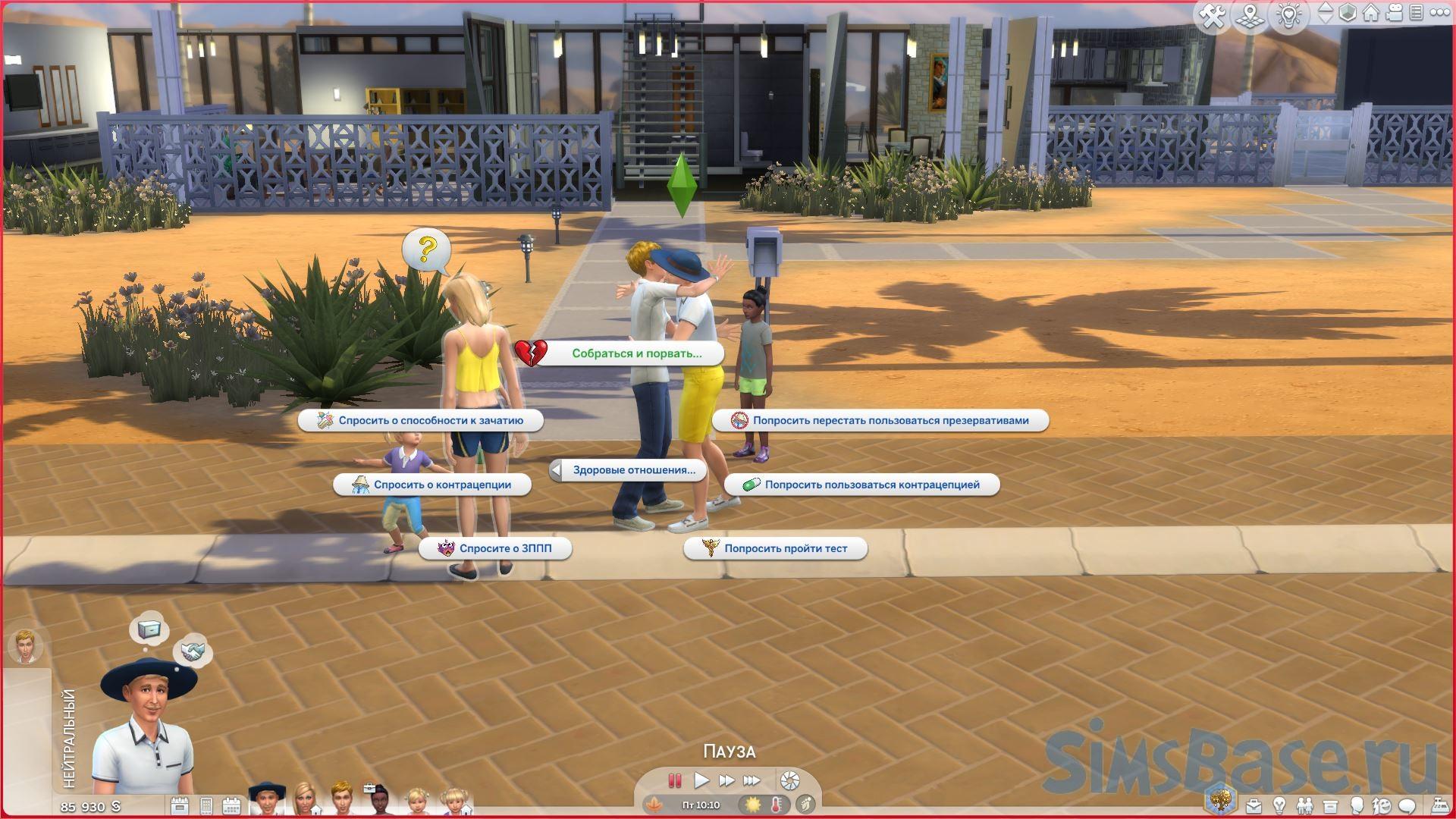Image resolution: width=1456 pixels, height=819 pixels.
Task: Choose the 'Собраться и порвать...' interaction
Action: click(635, 353)
